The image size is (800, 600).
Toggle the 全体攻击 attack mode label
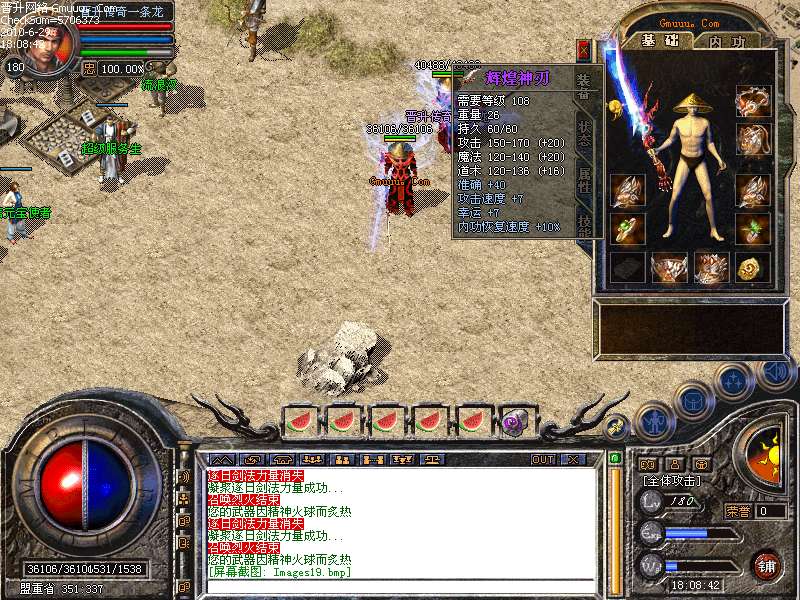tap(669, 481)
